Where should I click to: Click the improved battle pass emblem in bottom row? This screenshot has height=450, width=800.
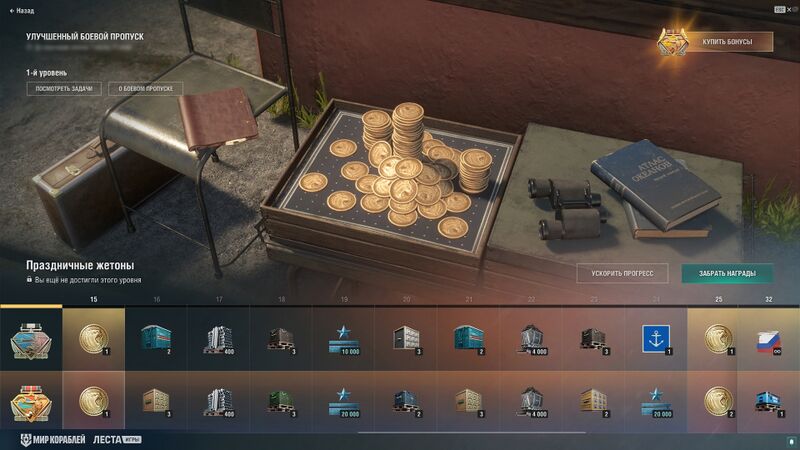[31, 400]
